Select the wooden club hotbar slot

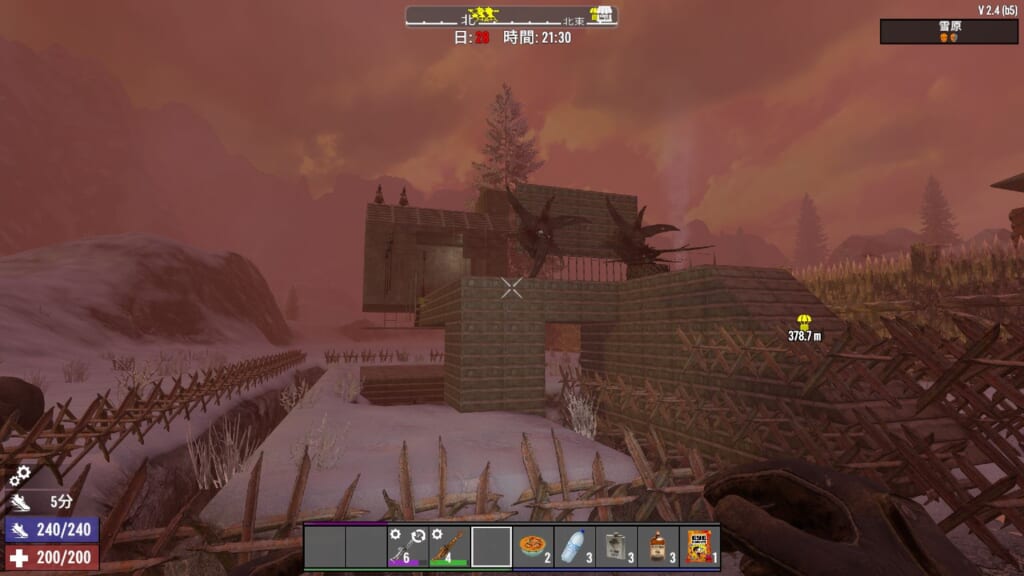pyautogui.click(x=449, y=547)
